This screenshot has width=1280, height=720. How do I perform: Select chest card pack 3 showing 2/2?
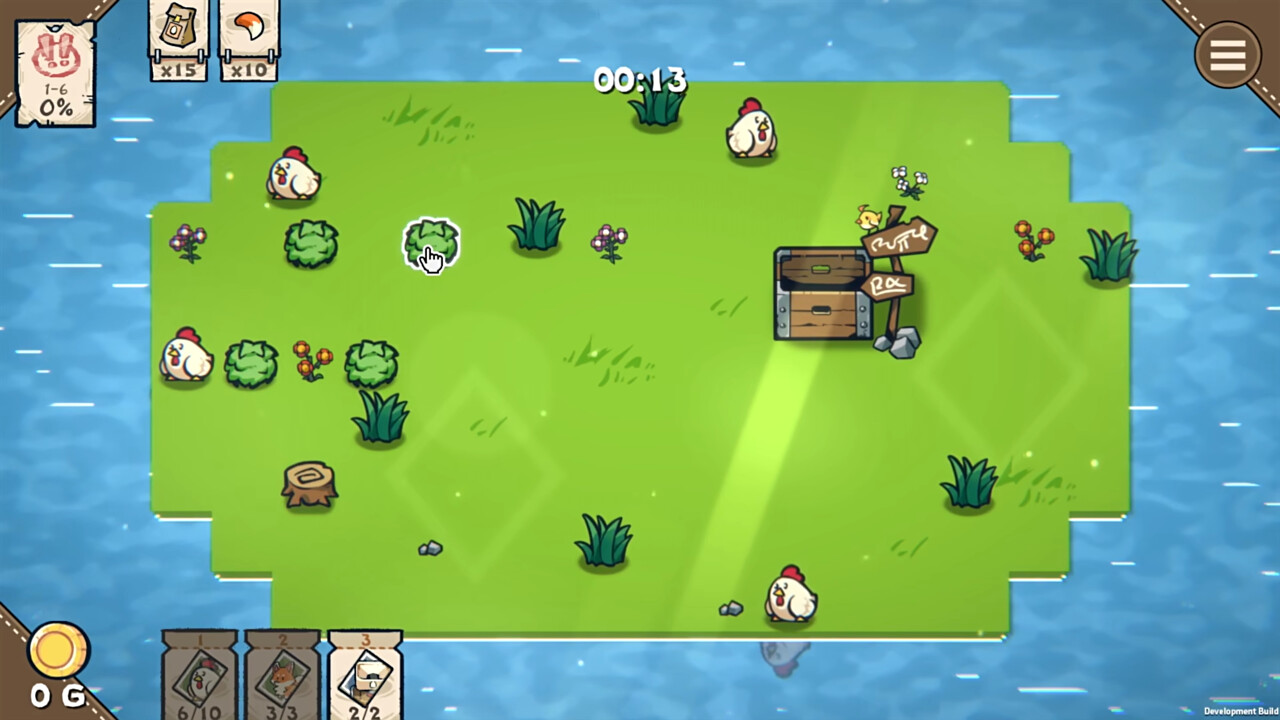[365, 675]
